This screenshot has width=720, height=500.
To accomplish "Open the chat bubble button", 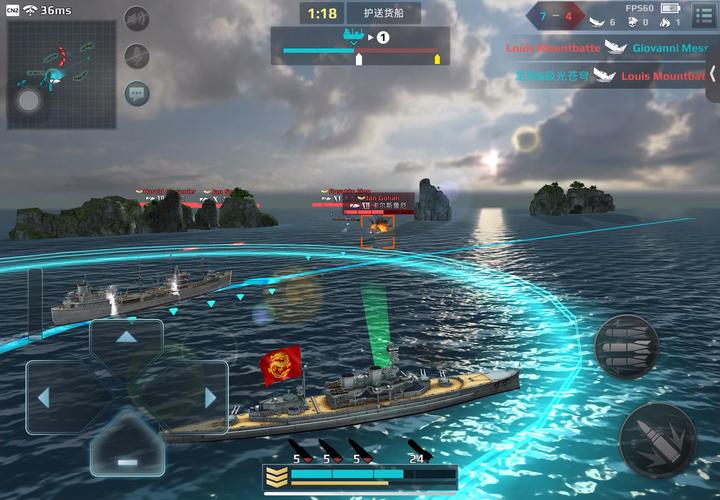I will [137, 94].
